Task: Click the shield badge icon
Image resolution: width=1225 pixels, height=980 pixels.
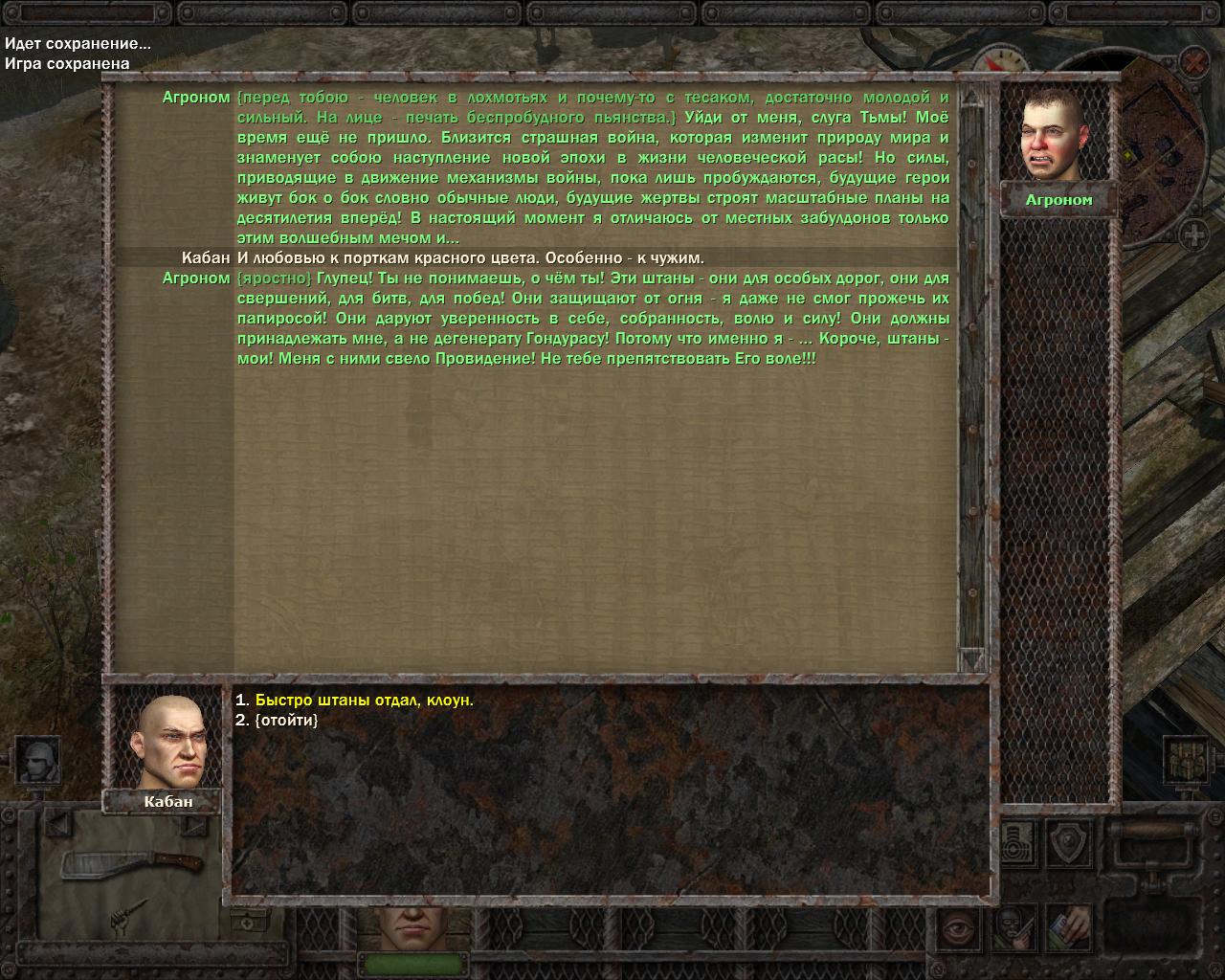Action: coord(1069,843)
